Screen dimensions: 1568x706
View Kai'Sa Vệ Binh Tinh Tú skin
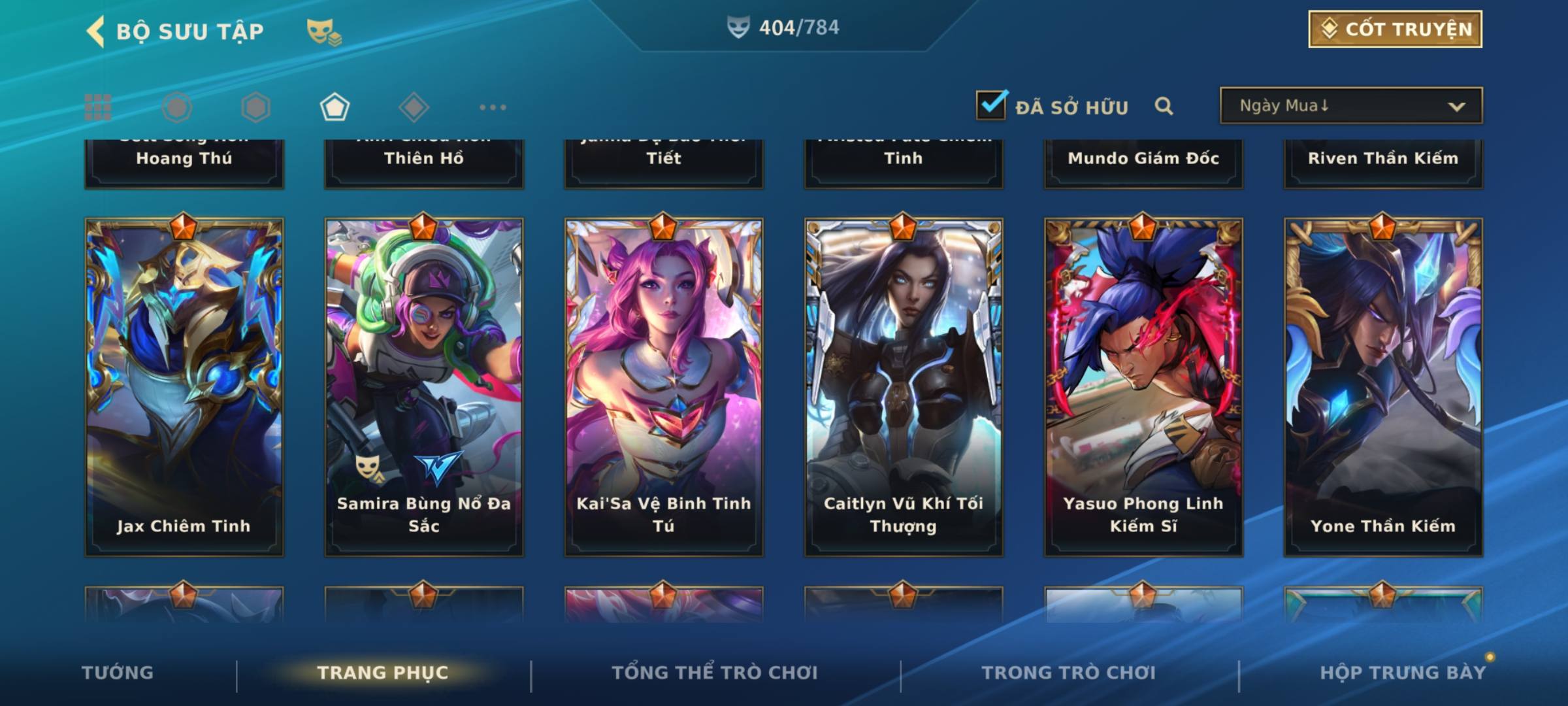click(x=664, y=387)
